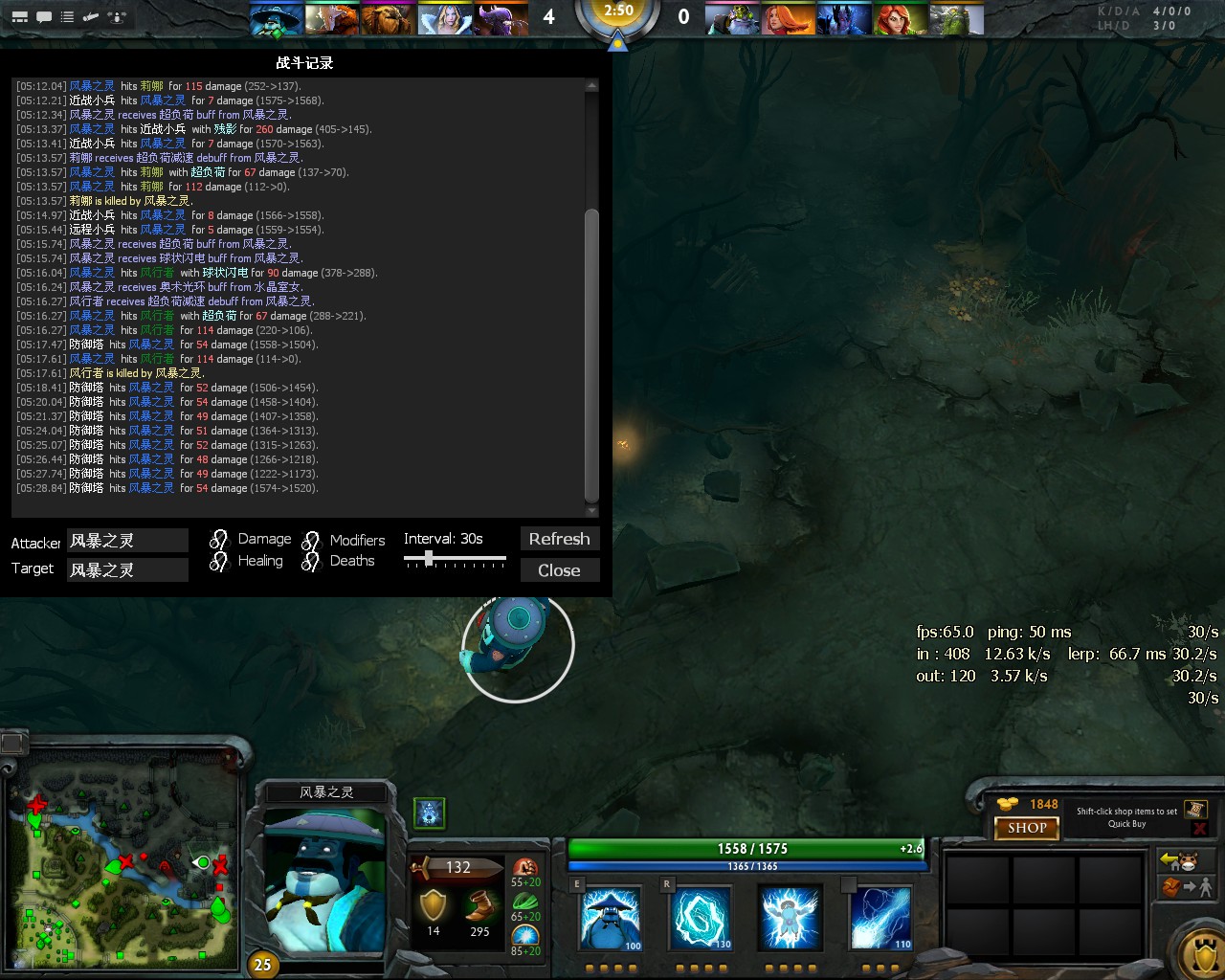Open chat via the speech bubble icon
Screen dimensions: 1225x980
[42, 16]
